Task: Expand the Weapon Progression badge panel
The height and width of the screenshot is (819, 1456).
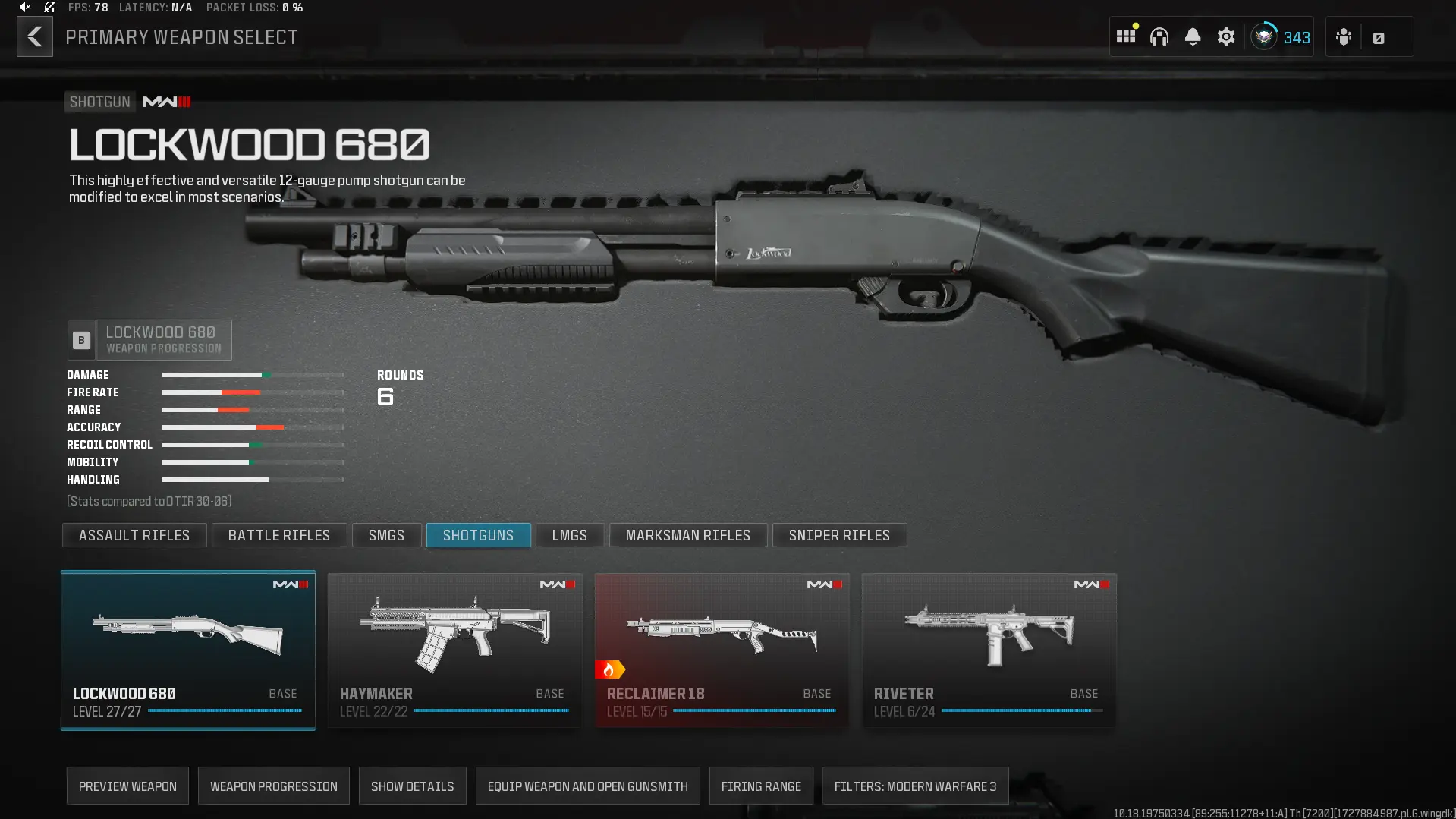Action: pos(149,339)
